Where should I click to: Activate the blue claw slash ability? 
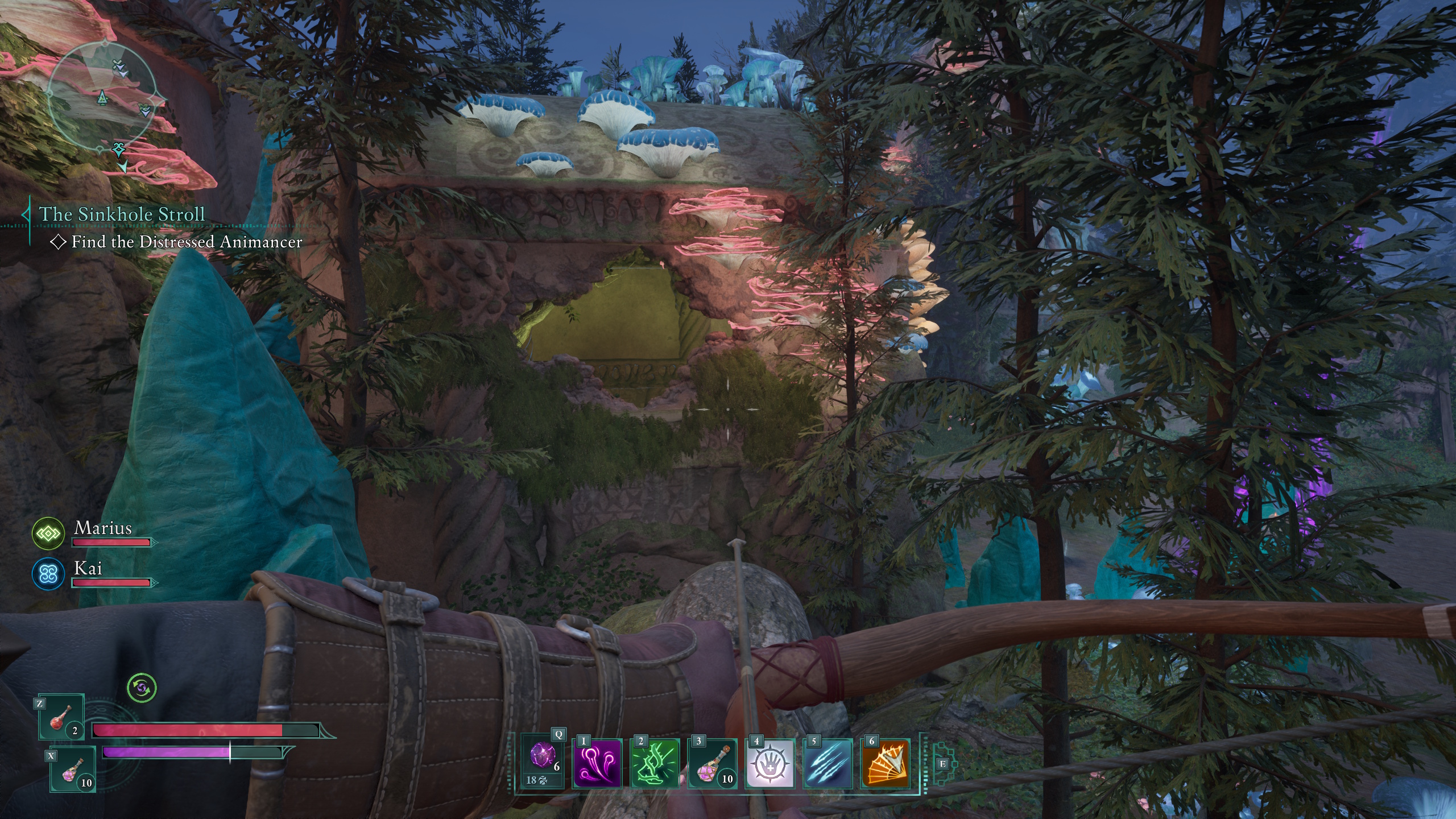pyautogui.click(x=828, y=763)
